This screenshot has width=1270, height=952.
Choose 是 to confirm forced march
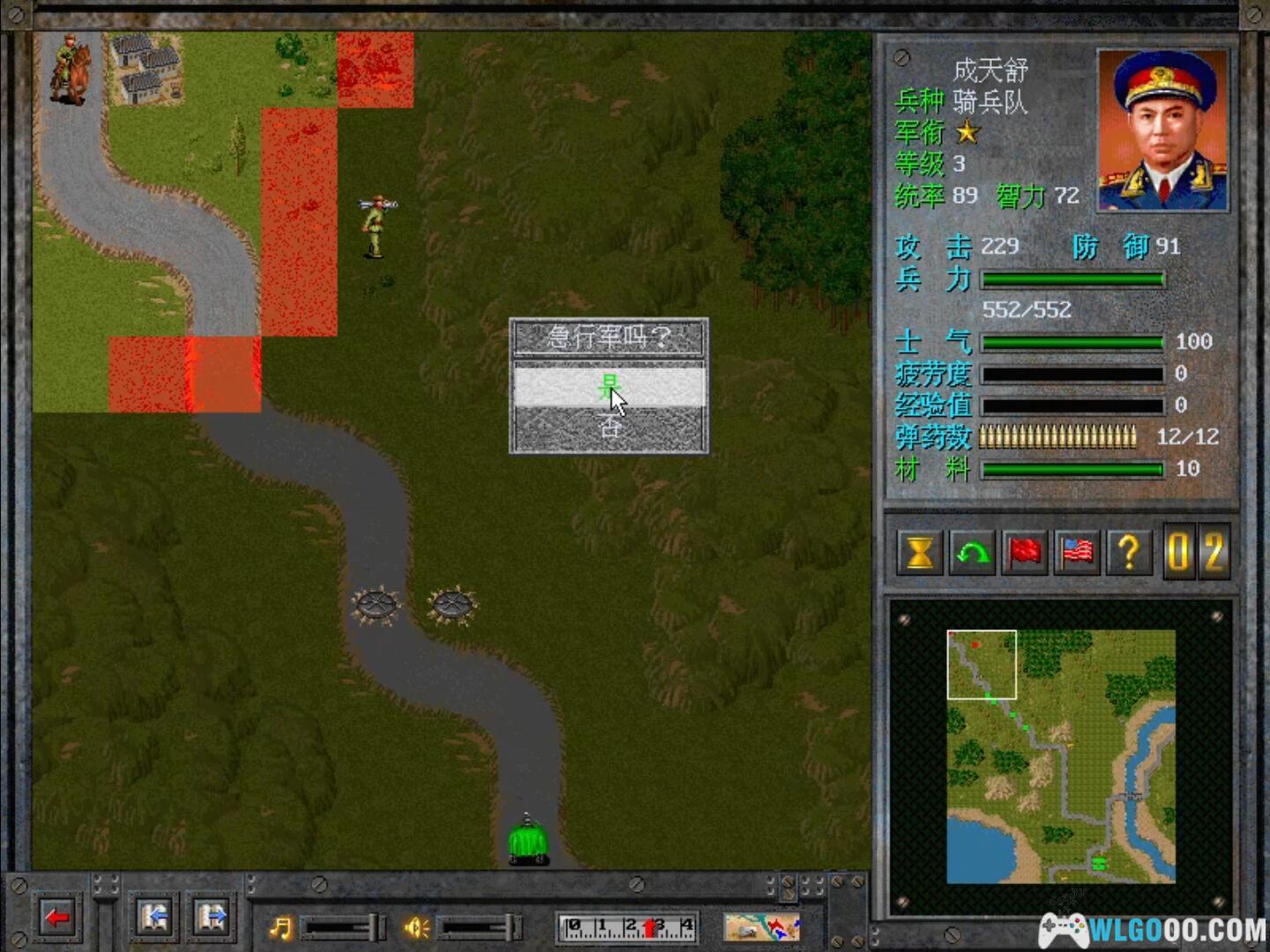tap(609, 386)
